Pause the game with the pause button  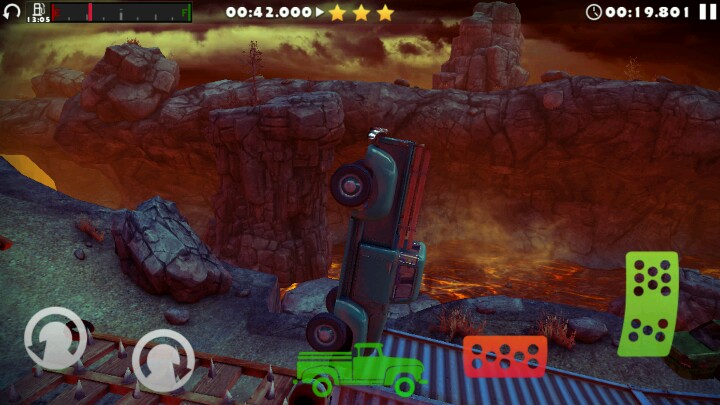[708, 12]
